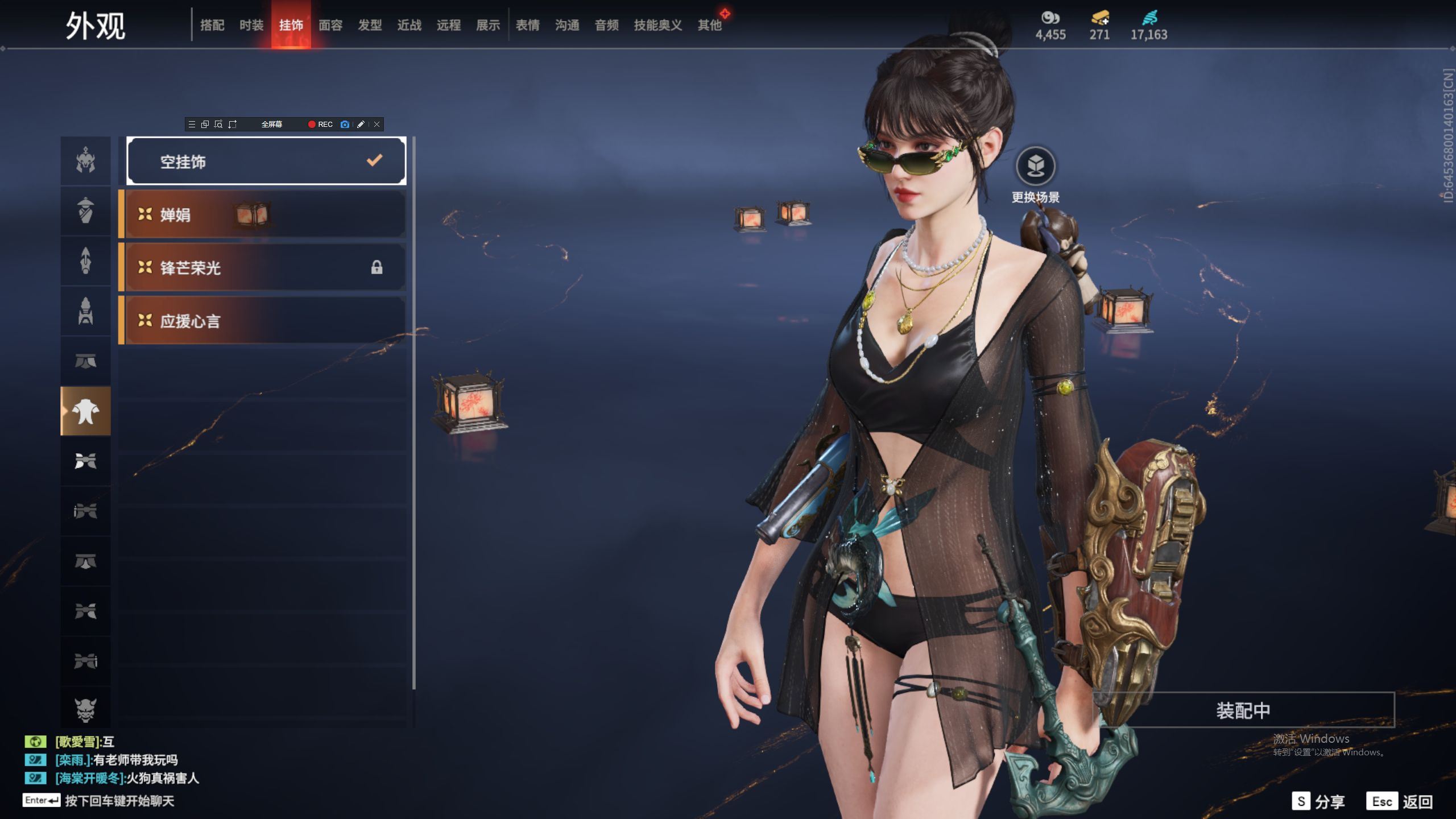This screenshot has width=1456, height=819.
Task: Select the 面容 tab
Action: (330, 25)
